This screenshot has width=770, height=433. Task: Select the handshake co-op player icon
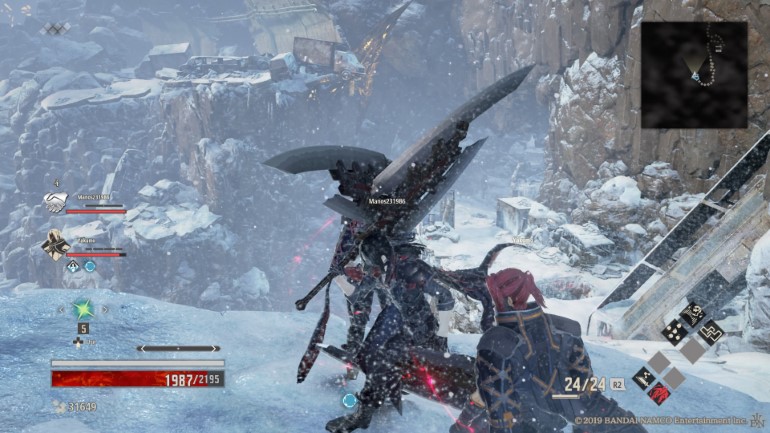click(x=54, y=203)
